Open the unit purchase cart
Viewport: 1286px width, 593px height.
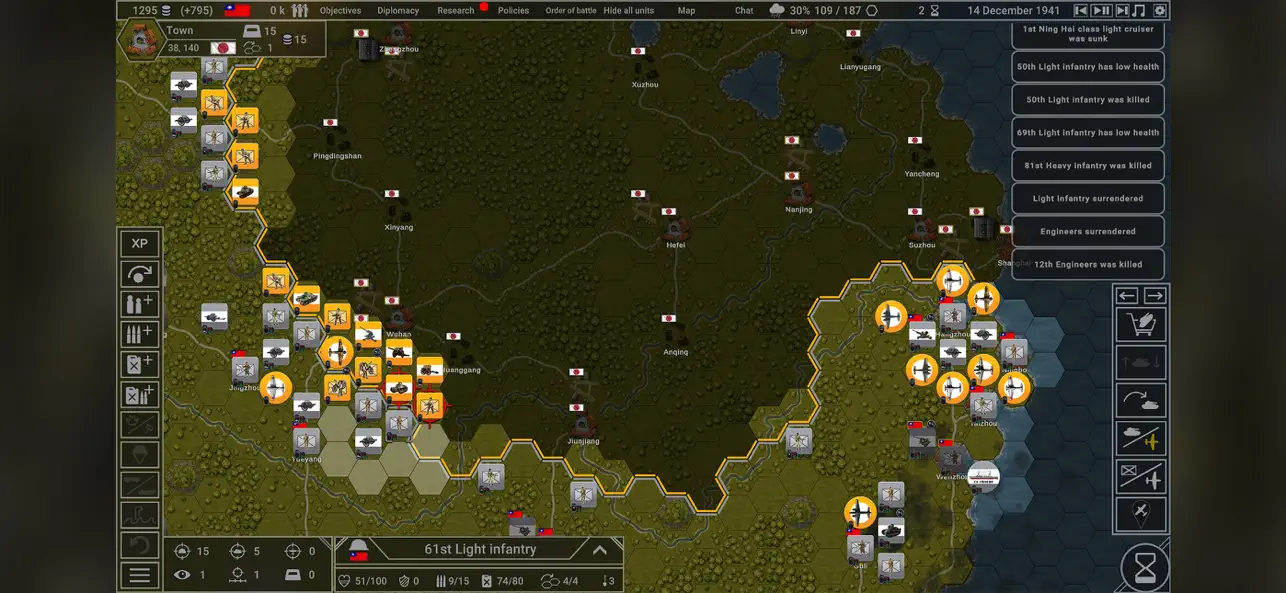pyautogui.click(x=1142, y=325)
